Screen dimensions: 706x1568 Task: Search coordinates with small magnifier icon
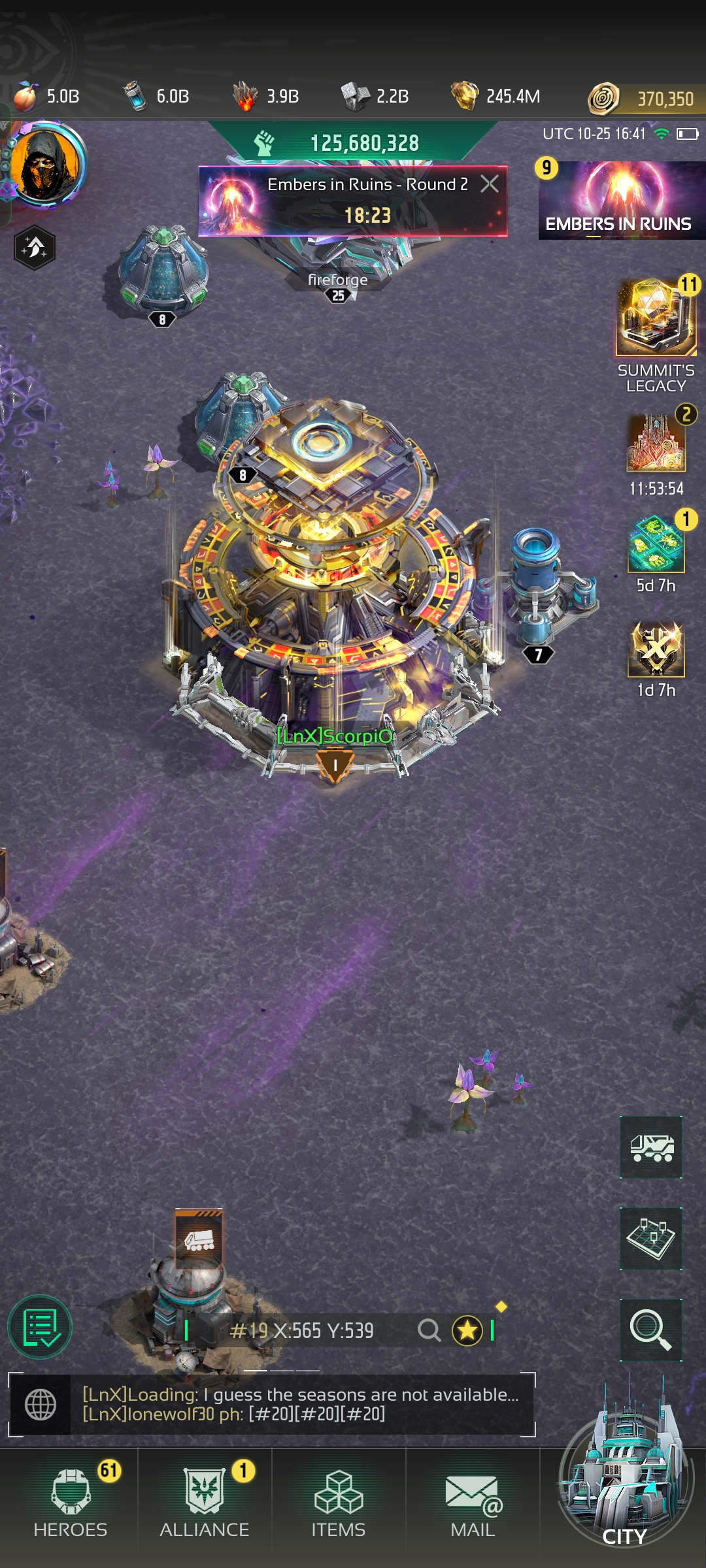[x=429, y=1330]
